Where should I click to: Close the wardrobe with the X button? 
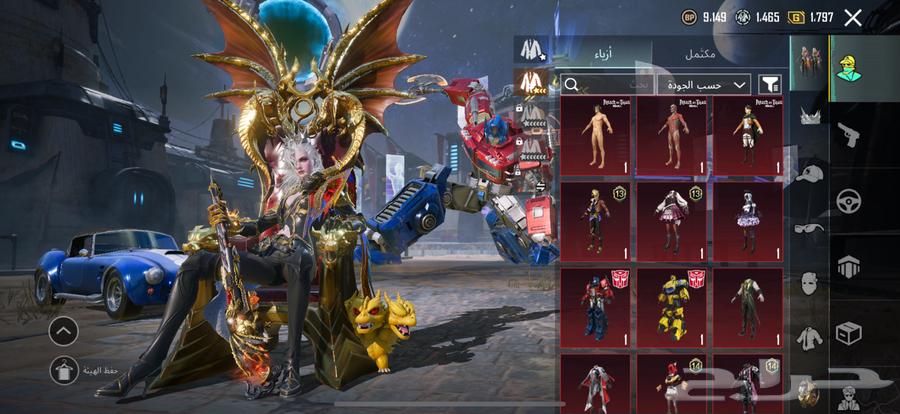coord(853,17)
